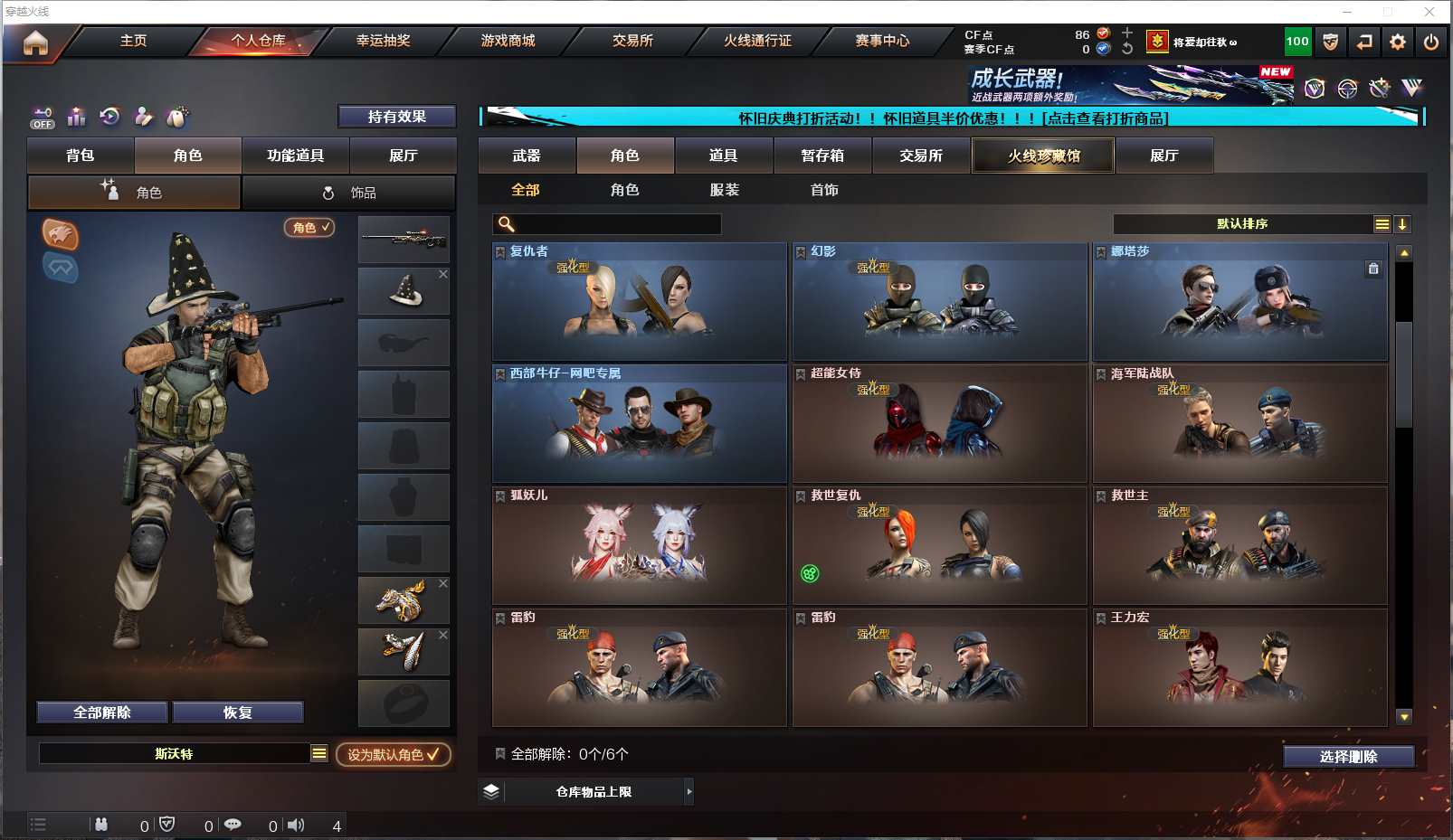Close the game window
The width and height of the screenshot is (1453, 840).
click(x=1429, y=12)
